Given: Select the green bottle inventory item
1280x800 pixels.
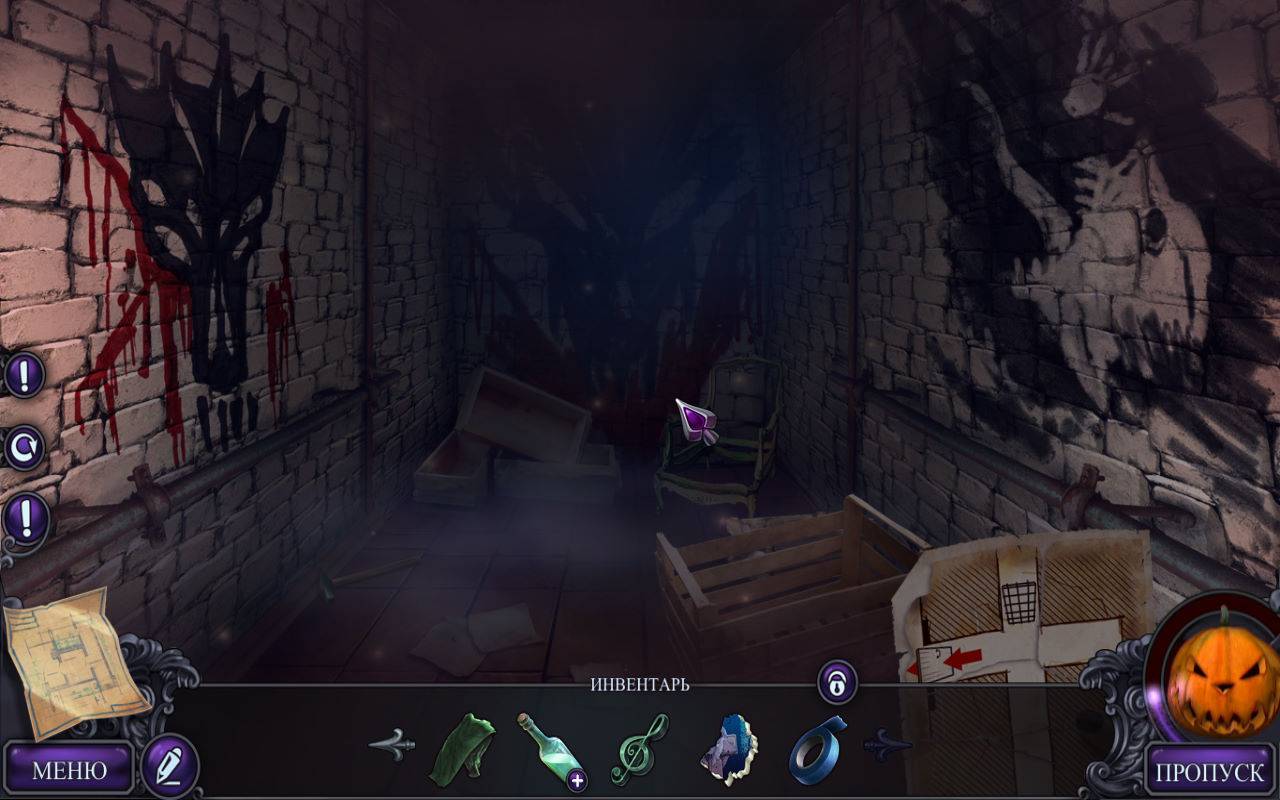Looking at the screenshot, I should pyautogui.click(x=550, y=750).
